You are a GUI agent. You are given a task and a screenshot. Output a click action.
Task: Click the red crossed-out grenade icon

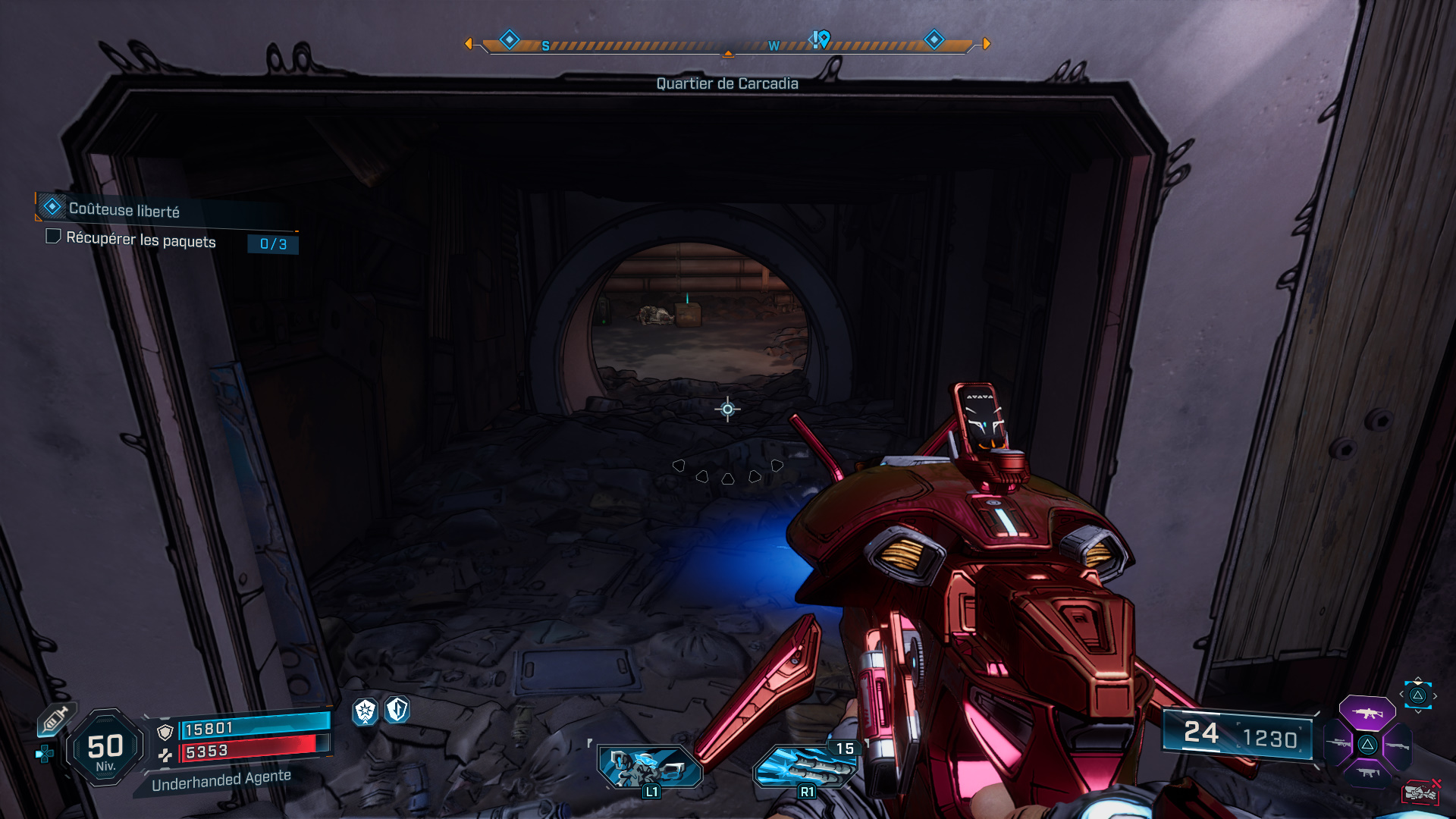1422,791
